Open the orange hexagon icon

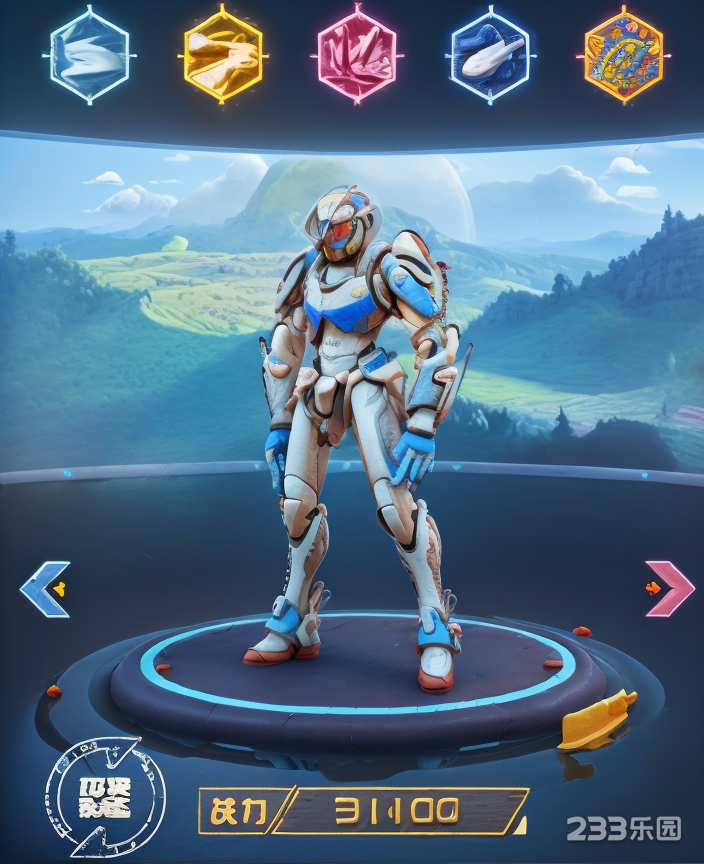coord(623,54)
